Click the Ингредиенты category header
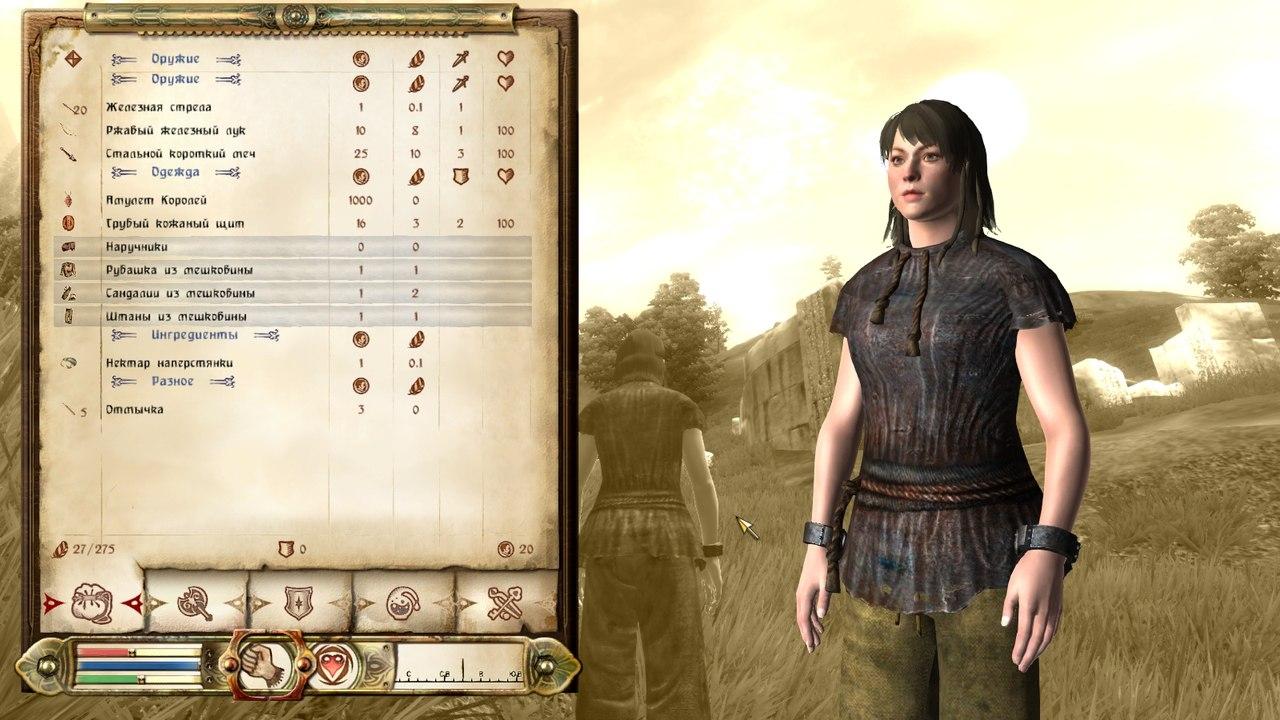The image size is (1280, 720). (194, 335)
